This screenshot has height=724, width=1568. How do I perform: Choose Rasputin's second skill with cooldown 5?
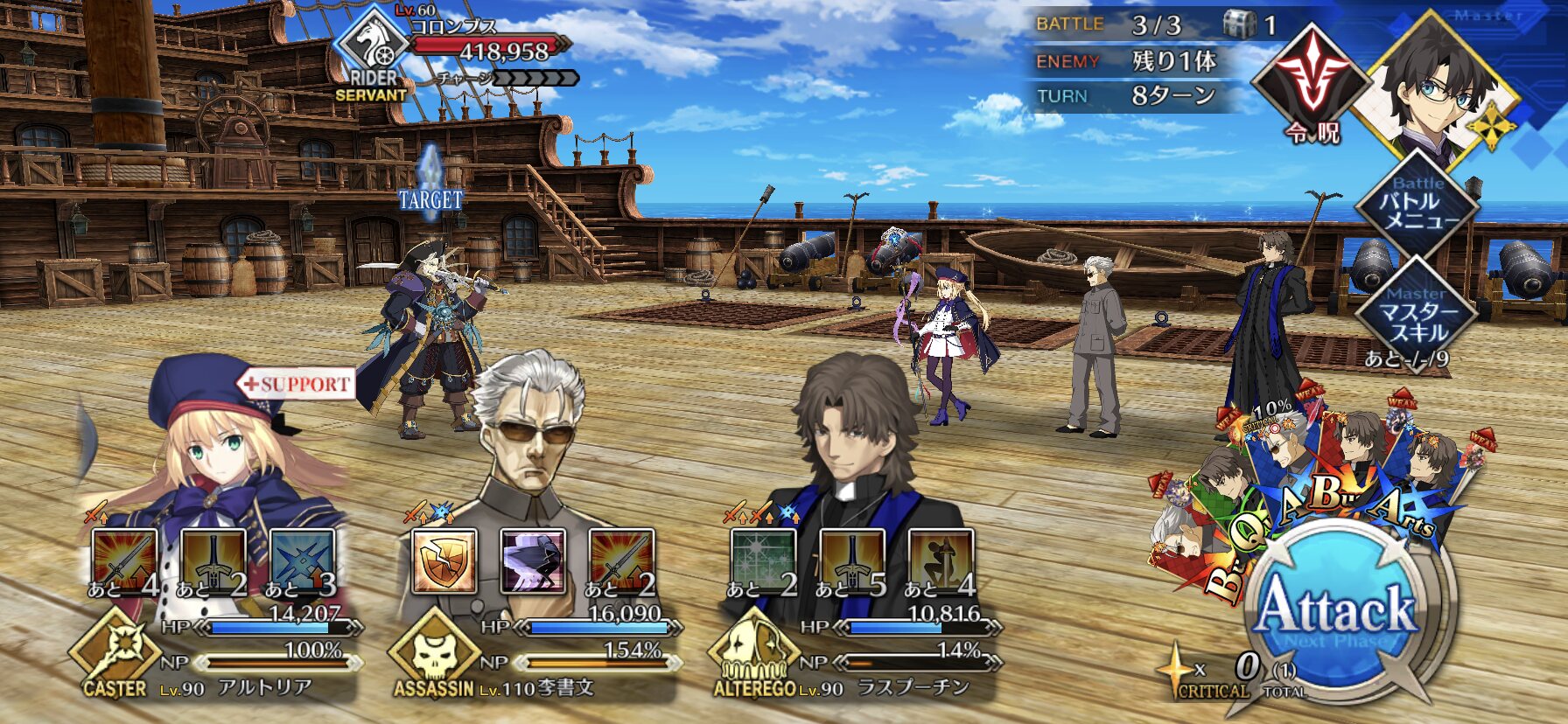pos(852,561)
